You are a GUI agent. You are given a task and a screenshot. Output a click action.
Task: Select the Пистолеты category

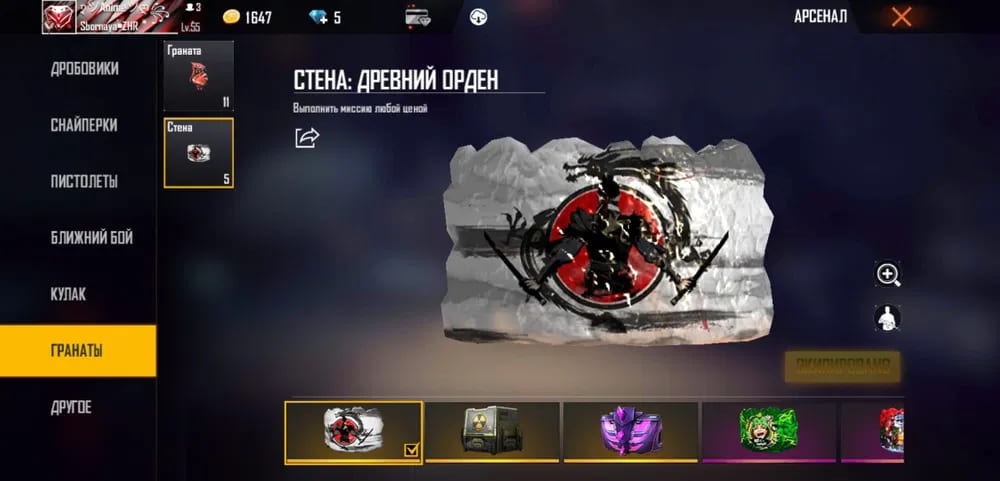(84, 181)
